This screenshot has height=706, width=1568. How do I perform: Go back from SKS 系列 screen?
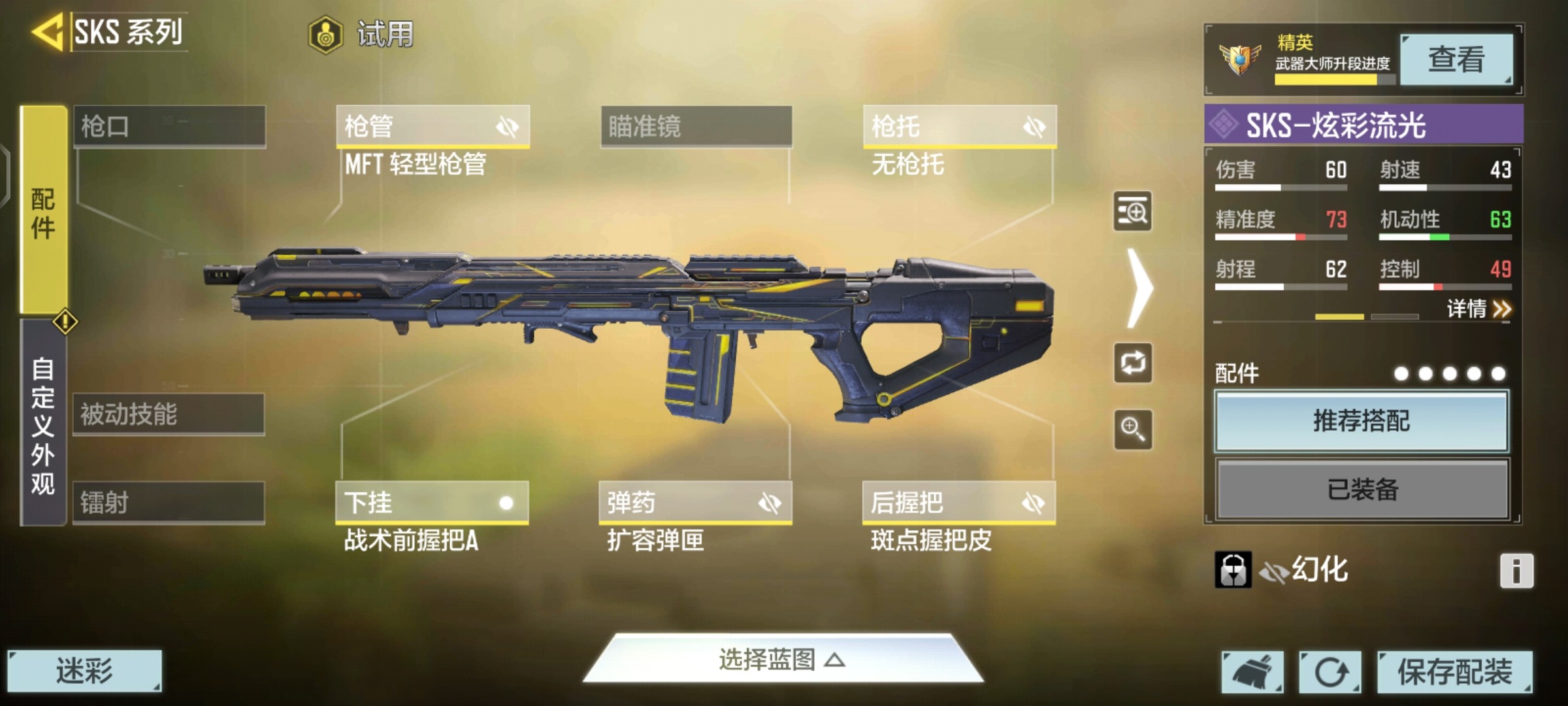[x=47, y=31]
